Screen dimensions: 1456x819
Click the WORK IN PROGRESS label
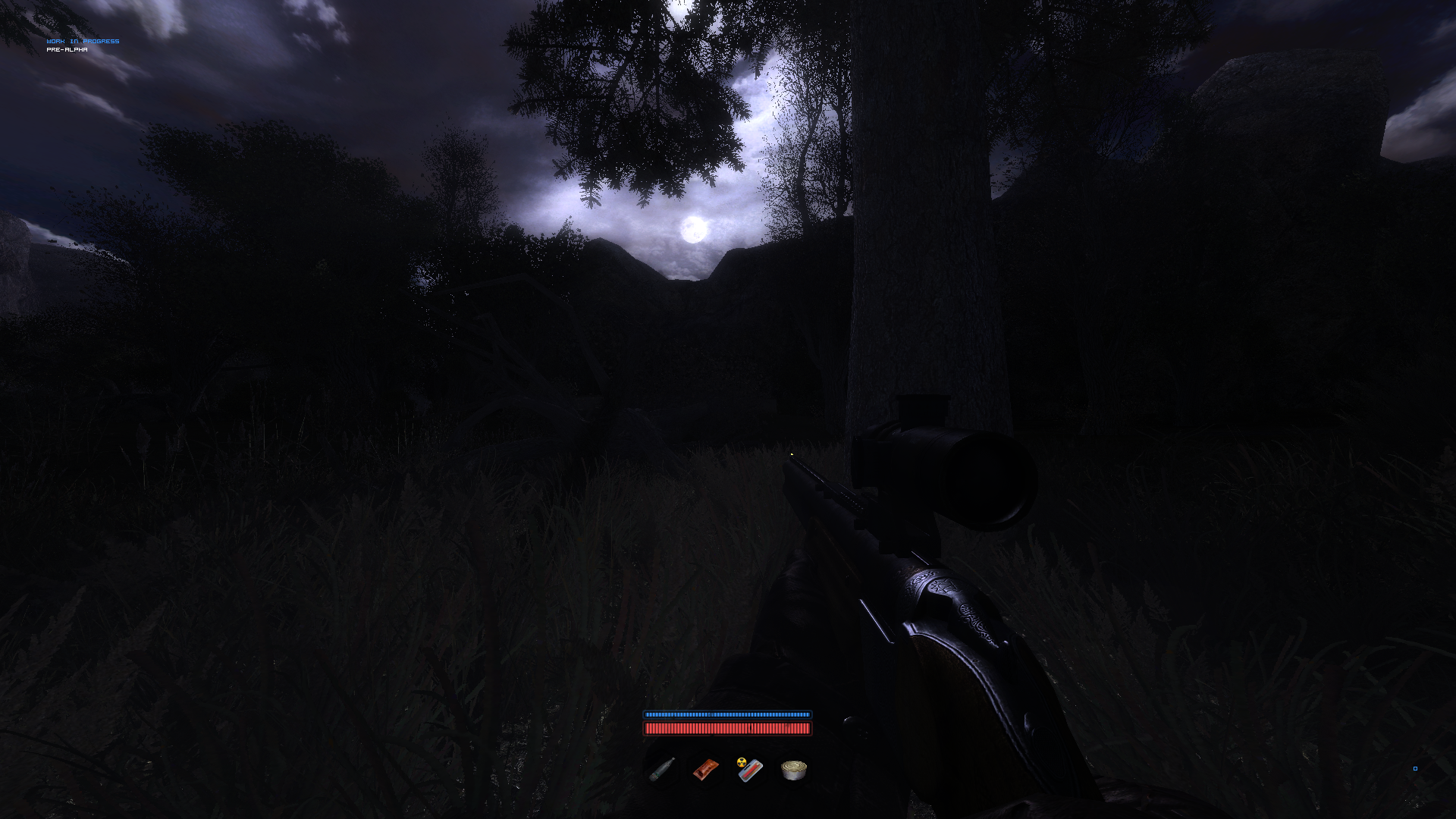tap(82, 41)
